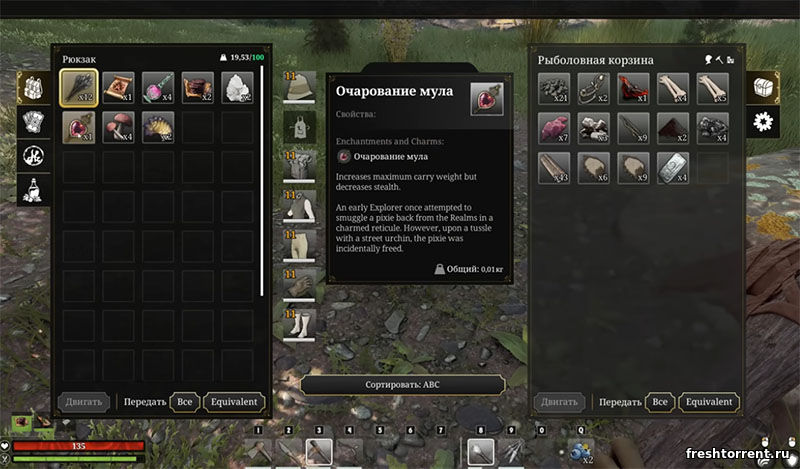800x469 pixels.
Task: Switch to the cards tab on the left sidebar
Action: coord(31,122)
